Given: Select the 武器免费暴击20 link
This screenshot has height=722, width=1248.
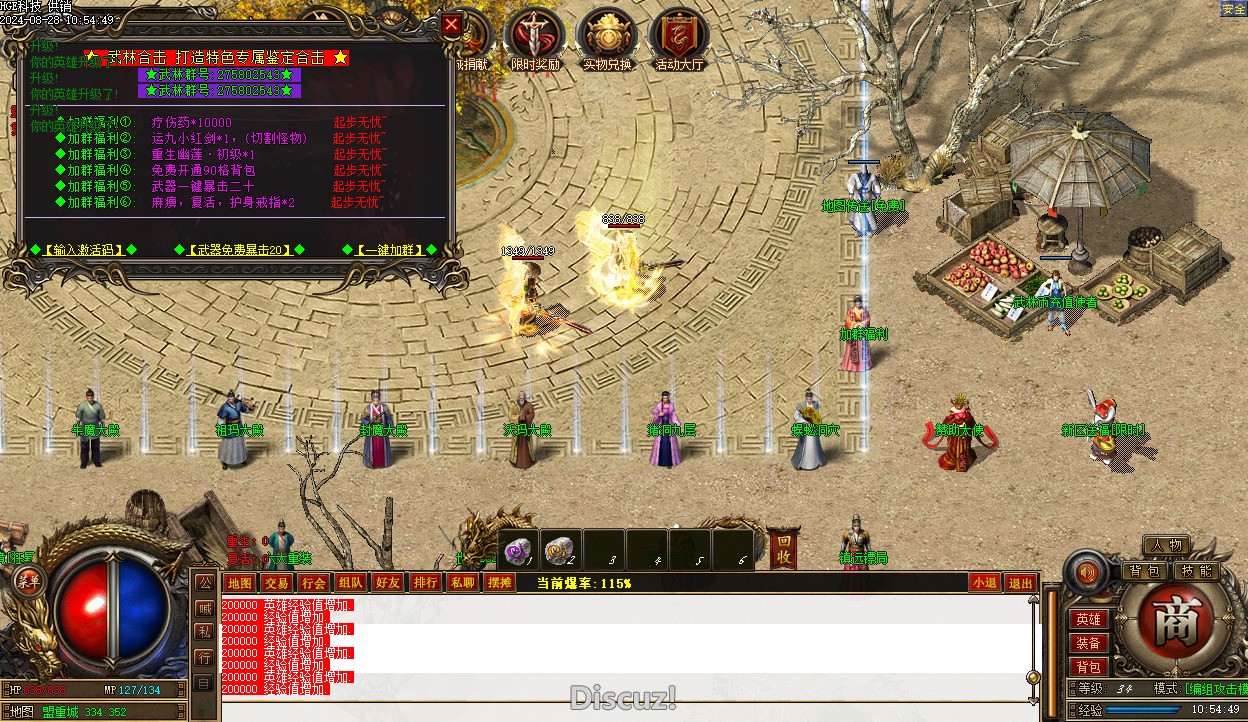Looking at the screenshot, I should tap(238, 249).
